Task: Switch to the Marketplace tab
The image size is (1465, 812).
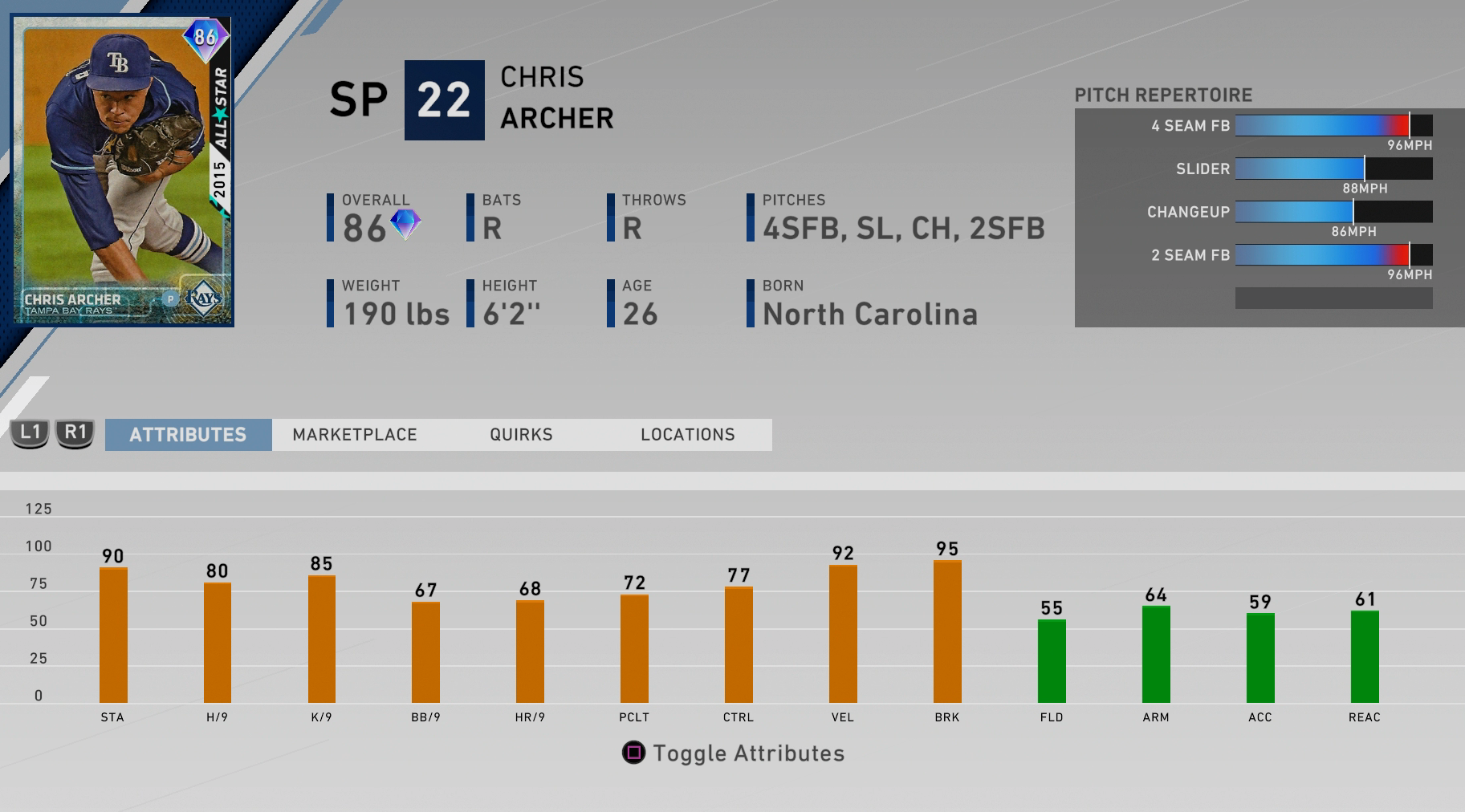Action: click(356, 434)
